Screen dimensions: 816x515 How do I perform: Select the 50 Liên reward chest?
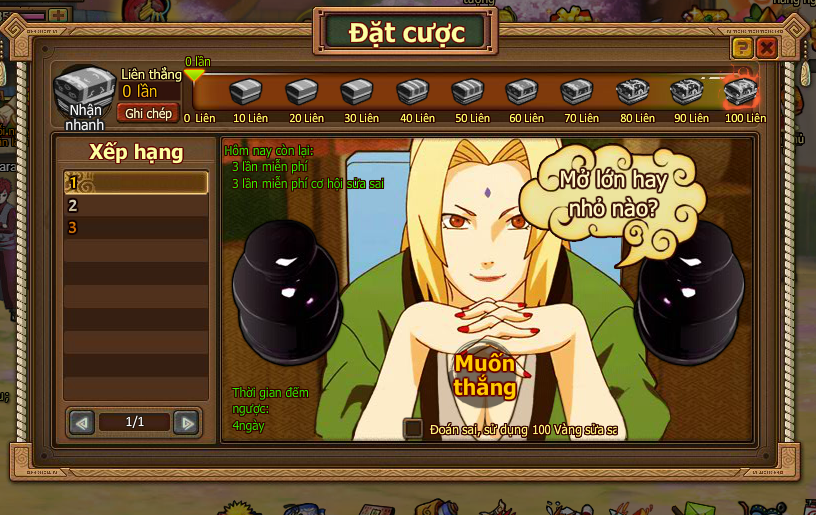[467, 93]
